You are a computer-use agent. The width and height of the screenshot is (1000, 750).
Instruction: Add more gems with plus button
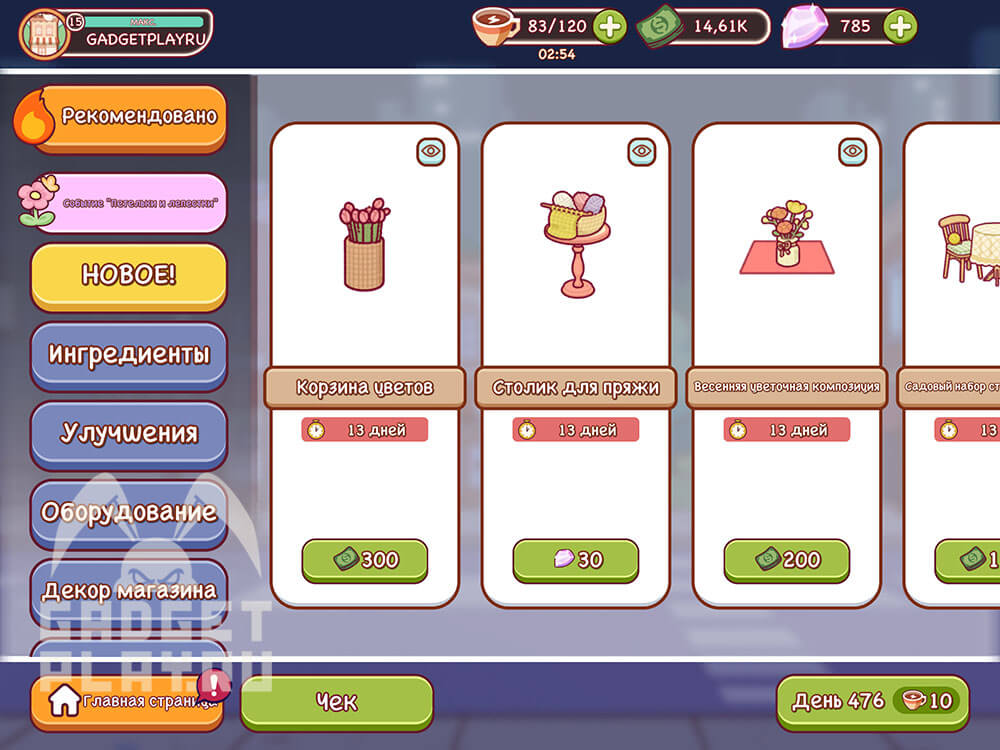point(900,26)
